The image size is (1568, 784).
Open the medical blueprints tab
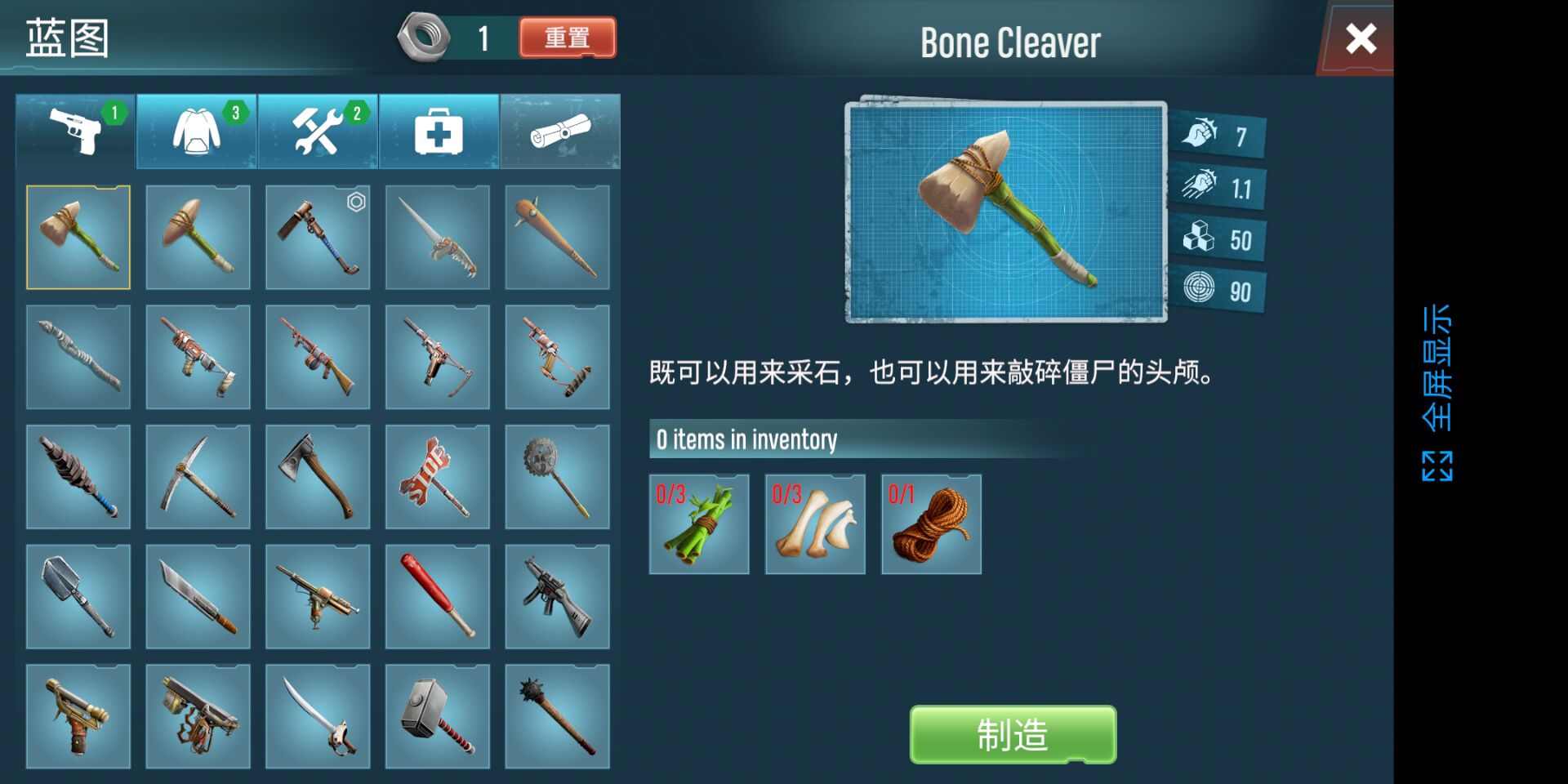(438, 131)
